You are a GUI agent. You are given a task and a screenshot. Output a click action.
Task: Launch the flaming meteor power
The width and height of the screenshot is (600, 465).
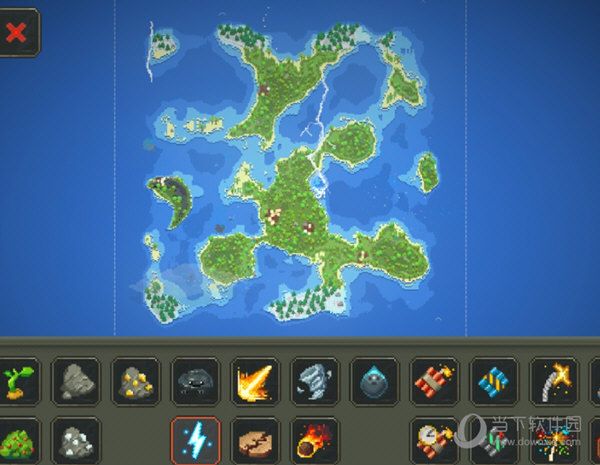point(315,440)
